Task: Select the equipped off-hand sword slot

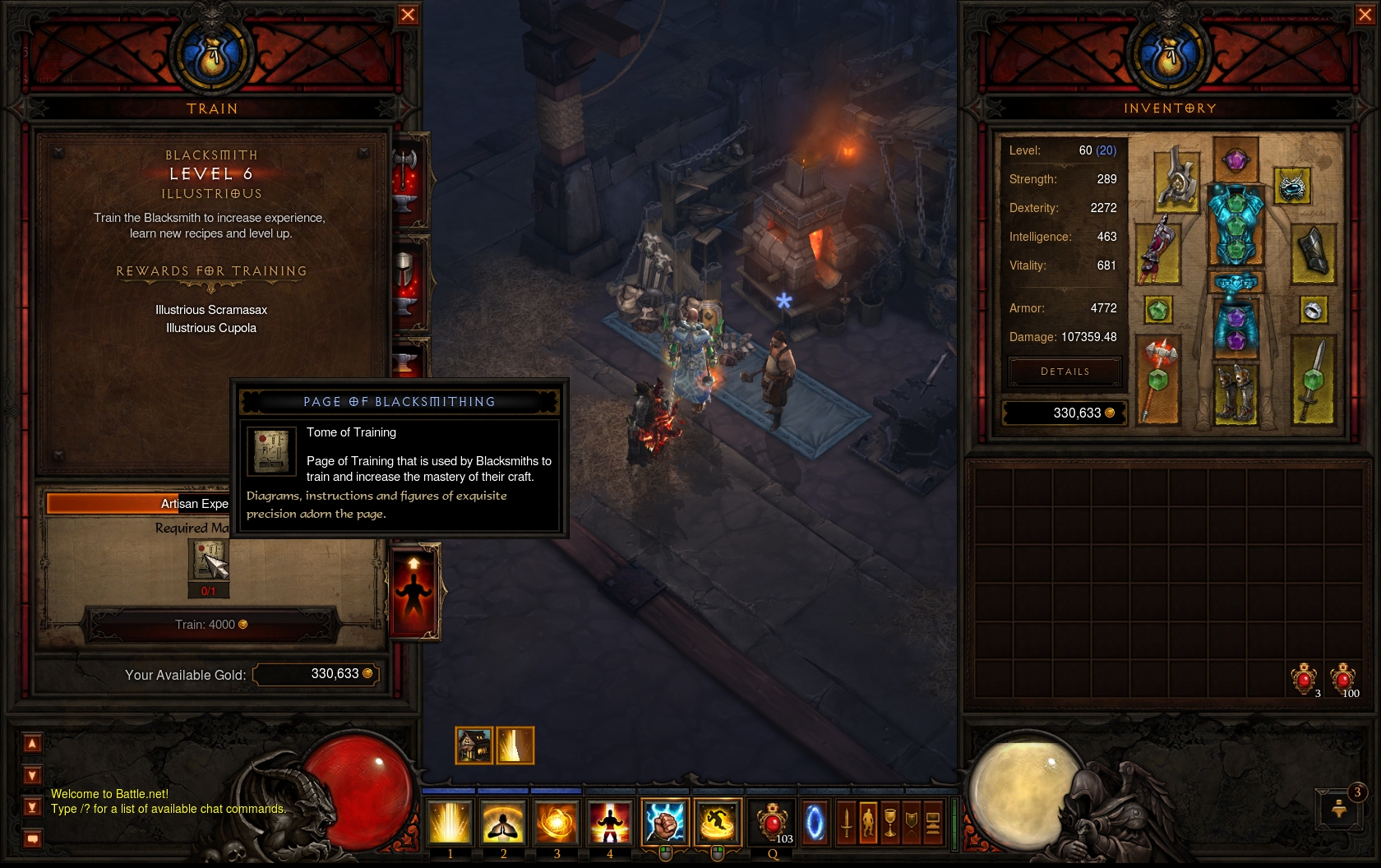Action: (x=1313, y=380)
